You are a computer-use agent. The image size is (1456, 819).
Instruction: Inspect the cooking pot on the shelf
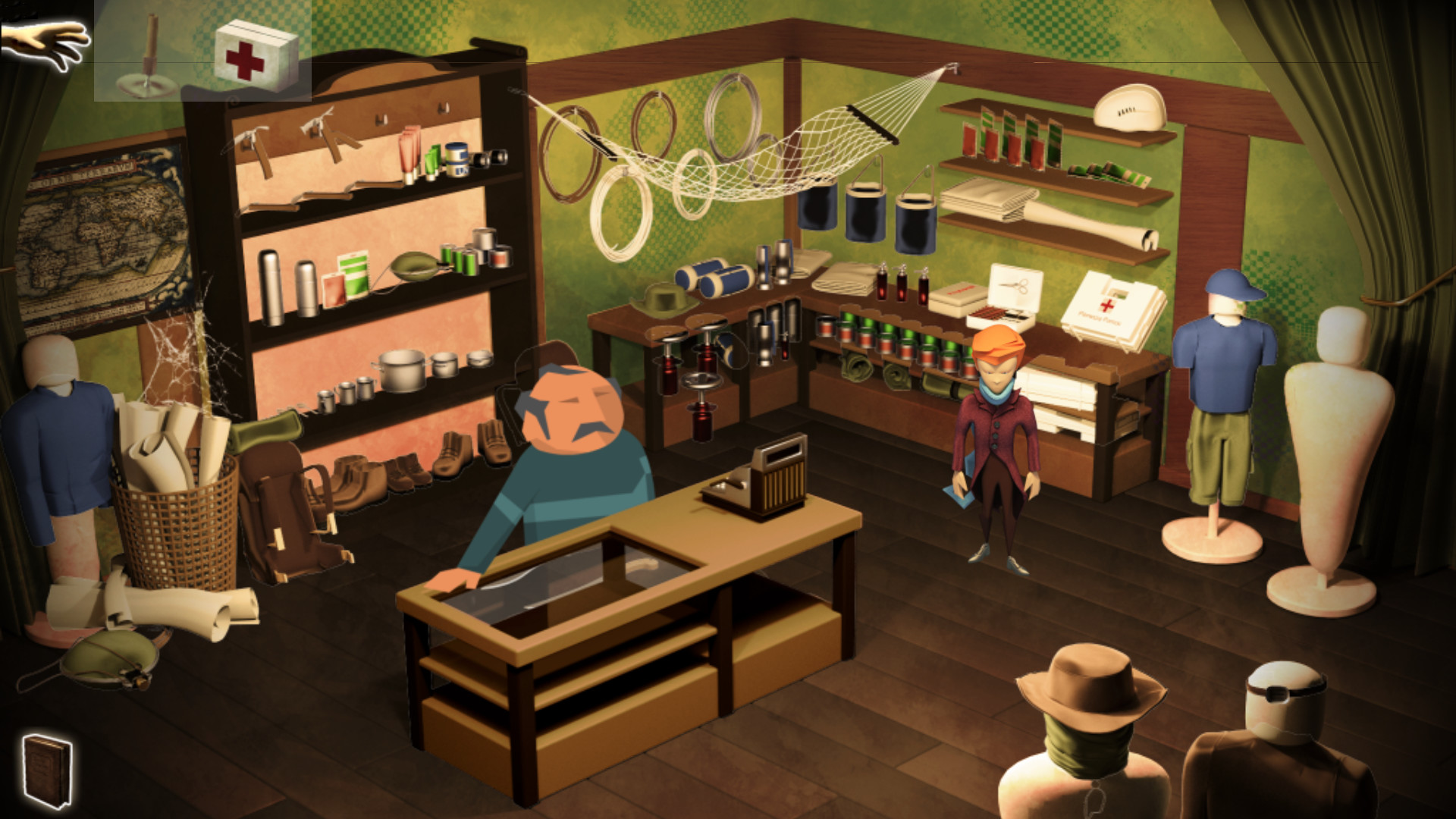coord(404,368)
